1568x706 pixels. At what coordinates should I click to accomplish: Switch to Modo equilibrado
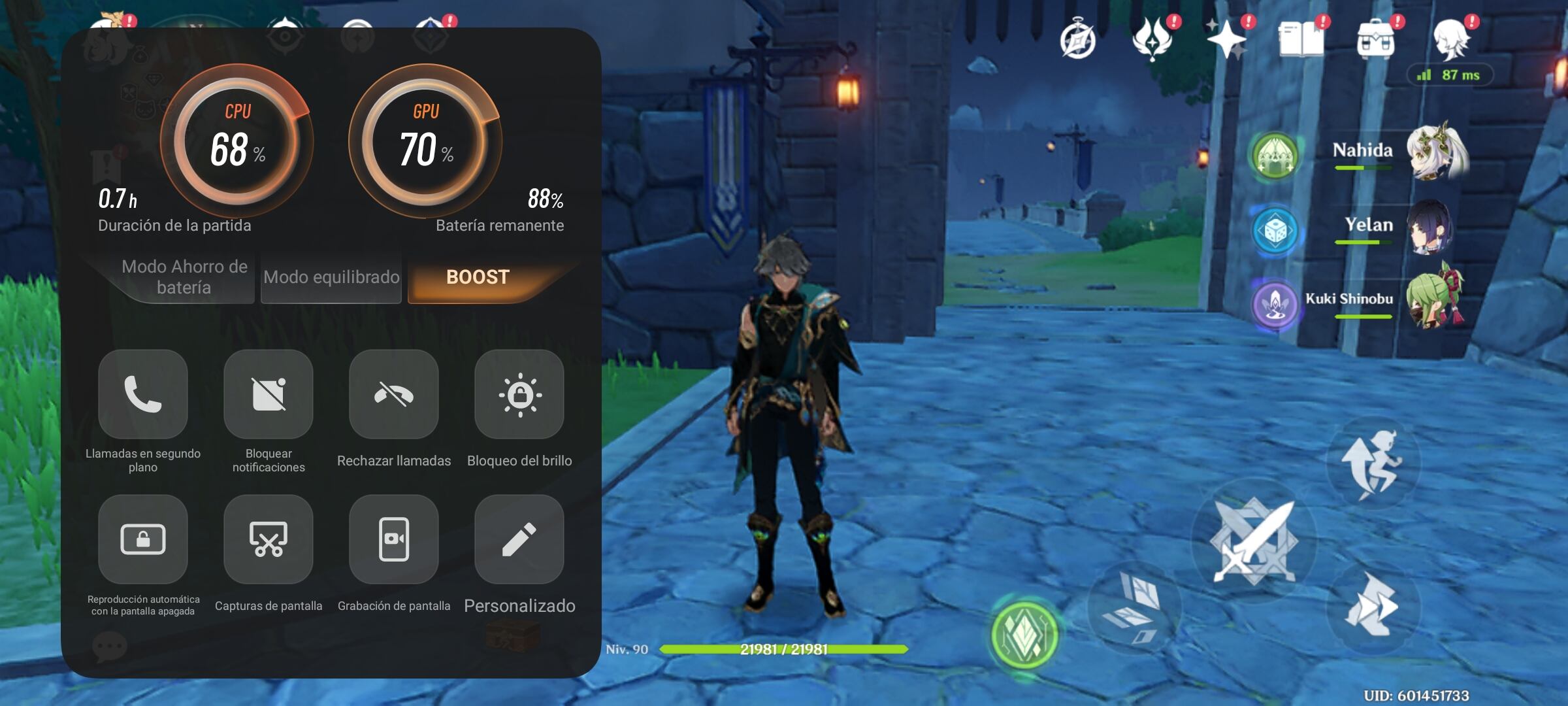point(331,277)
